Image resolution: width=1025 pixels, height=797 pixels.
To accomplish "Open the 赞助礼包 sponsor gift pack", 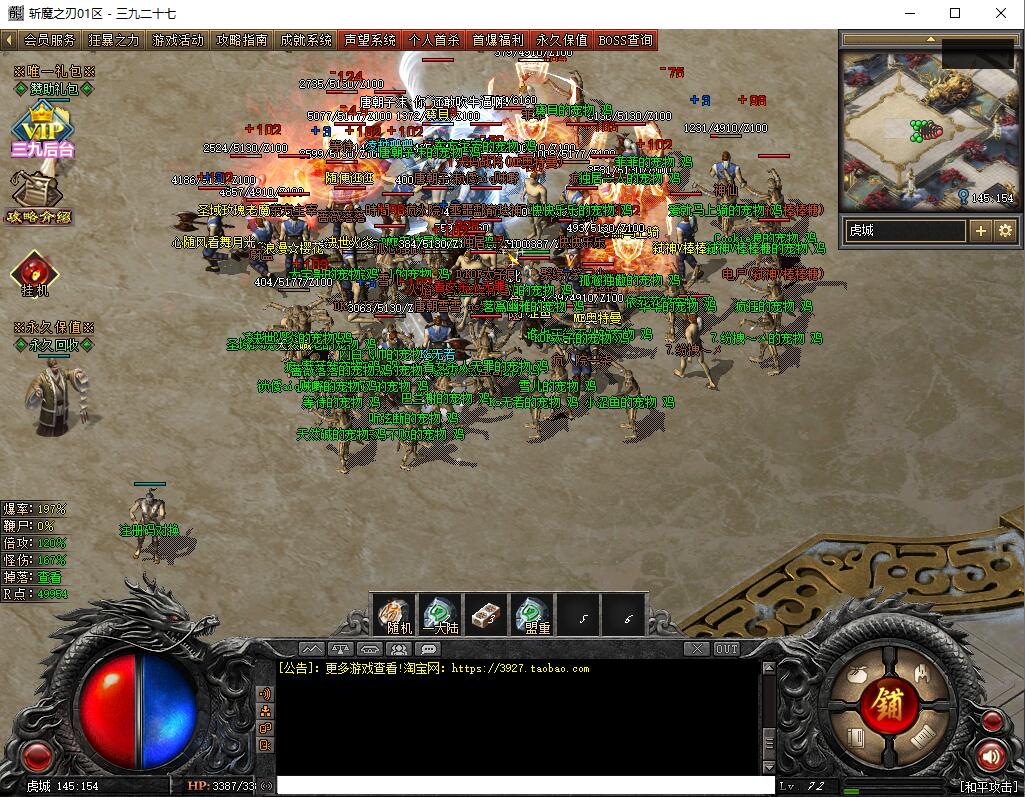I will [x=54, y=88].
